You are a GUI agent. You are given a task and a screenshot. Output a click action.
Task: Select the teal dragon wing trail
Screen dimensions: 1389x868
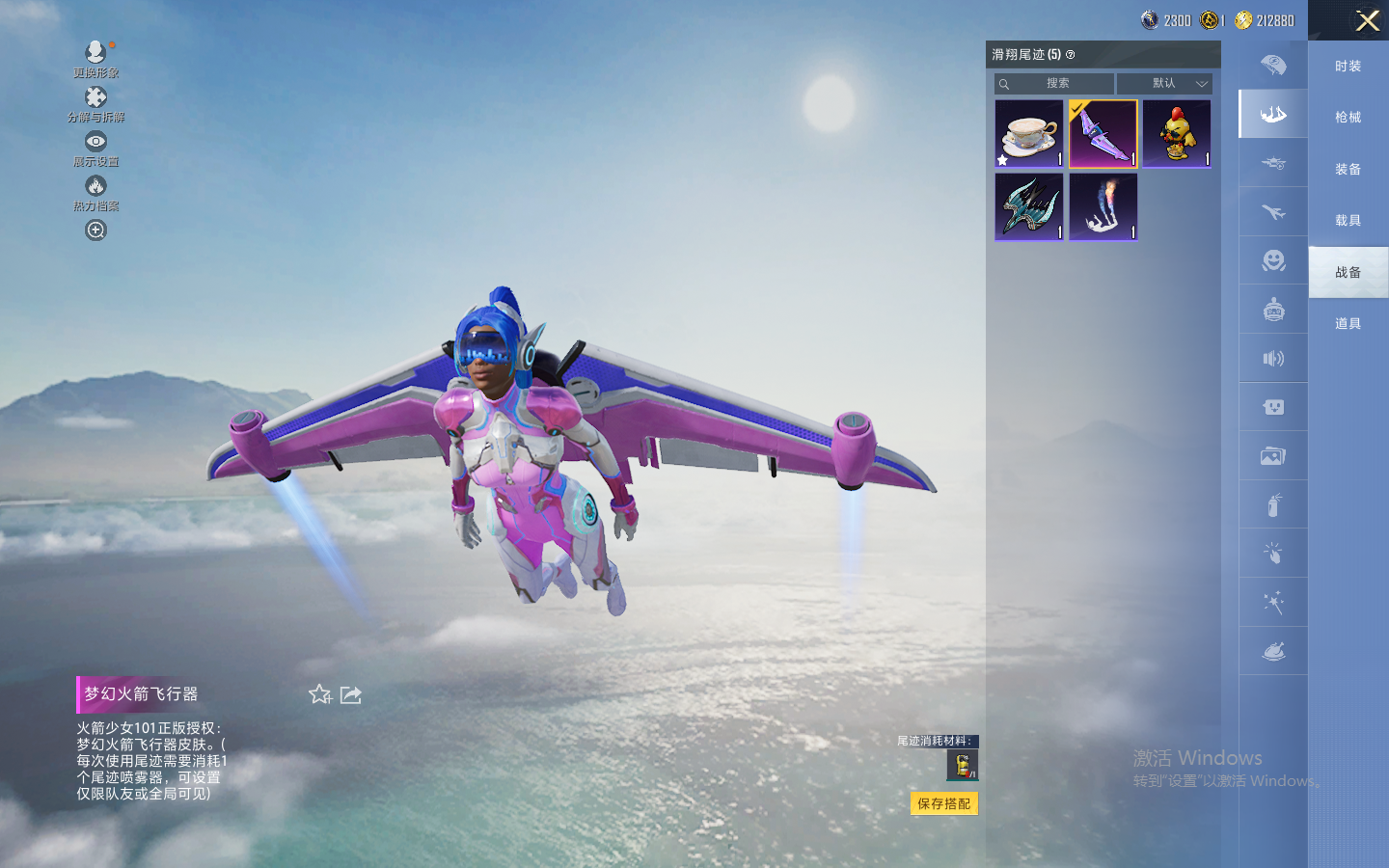point(1029,207)
